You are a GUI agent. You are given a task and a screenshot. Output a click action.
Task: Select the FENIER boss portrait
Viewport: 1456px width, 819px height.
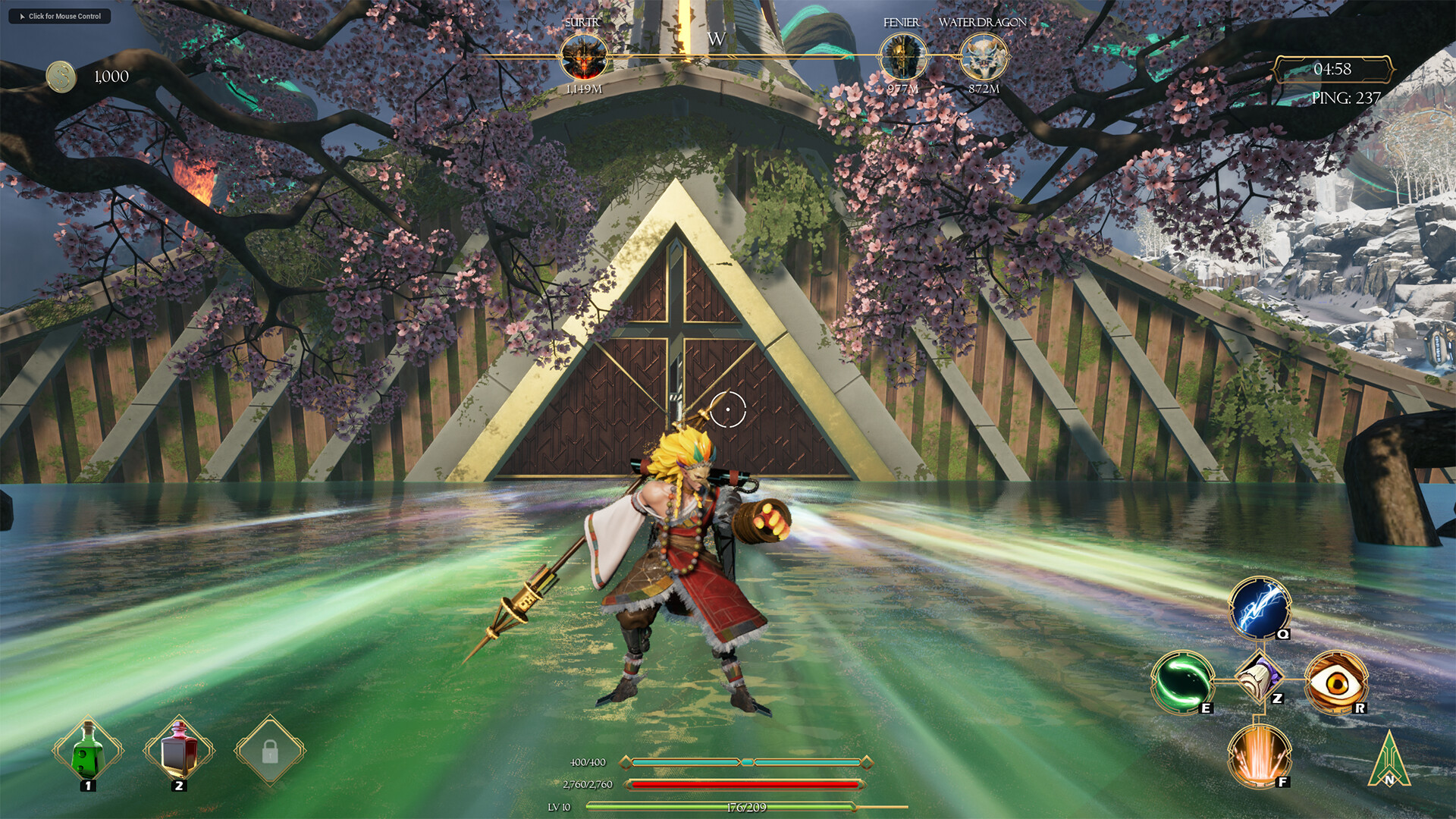coord(904,58)
